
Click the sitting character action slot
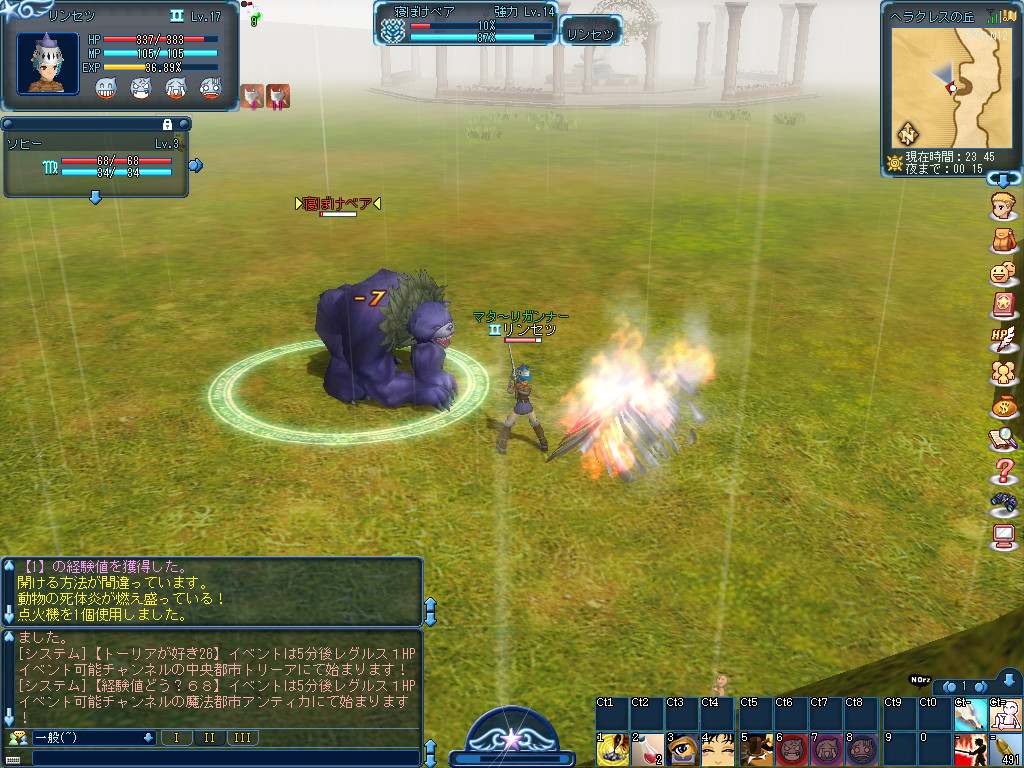tap(1005, 715)
